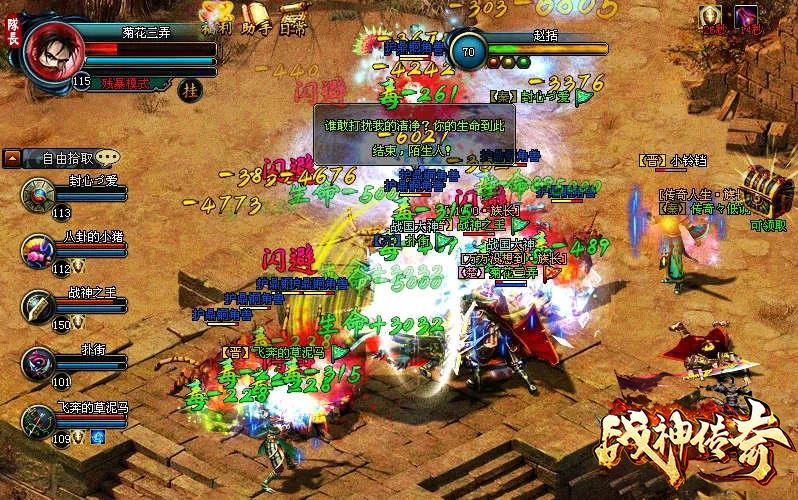Click the 赵括 target level frame
This screenshot has height=500, width=798.
[x=468, y=52]
